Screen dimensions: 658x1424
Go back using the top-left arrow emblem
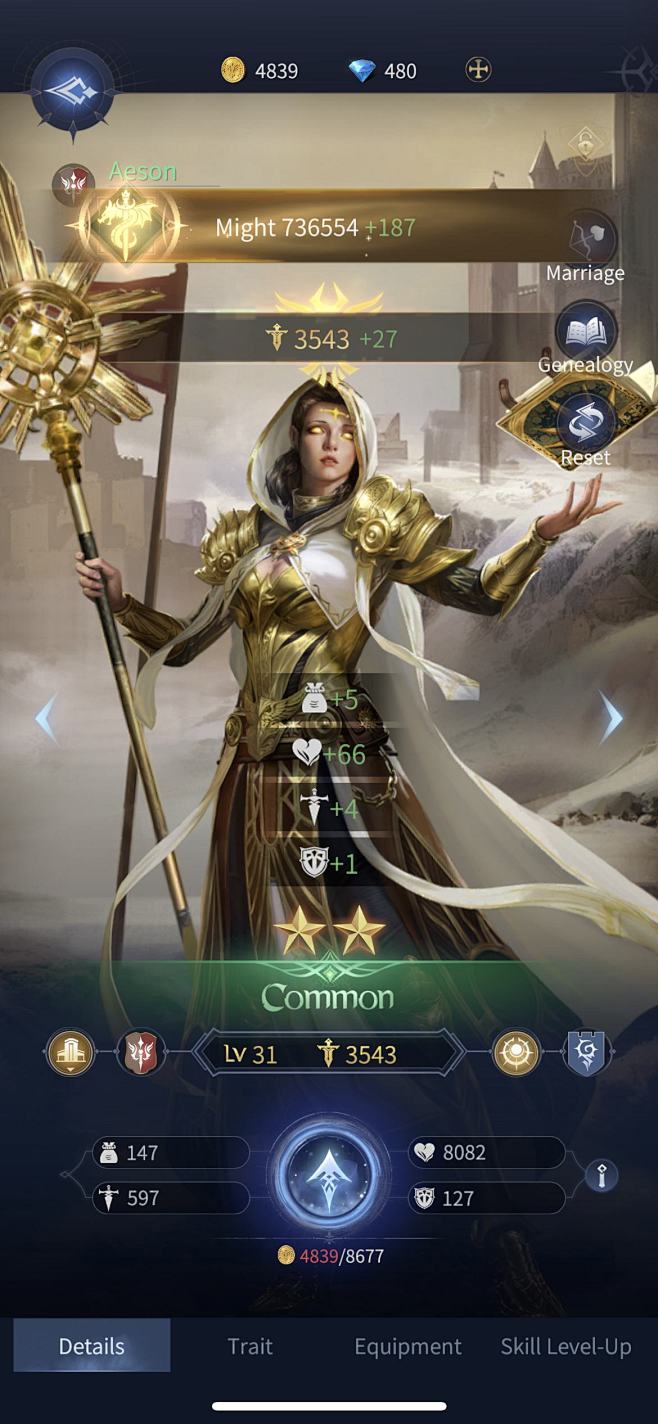coord(71,90)
